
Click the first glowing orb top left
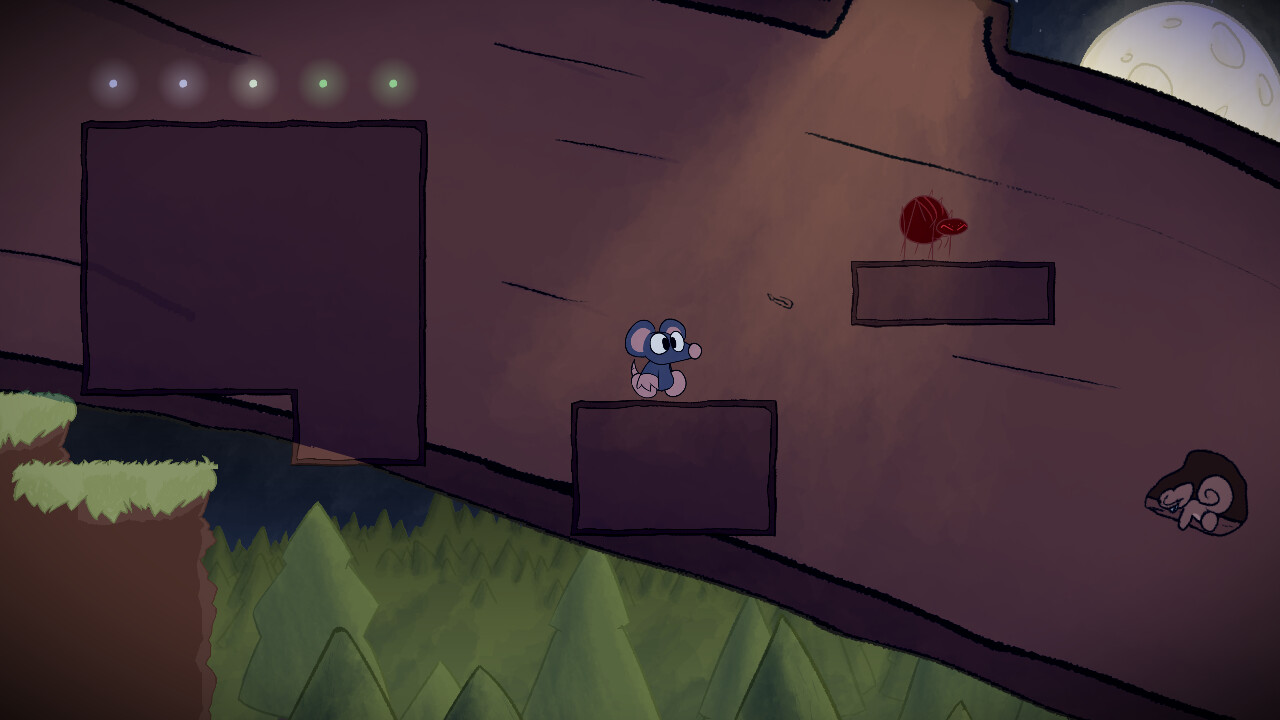click(112, 83)
